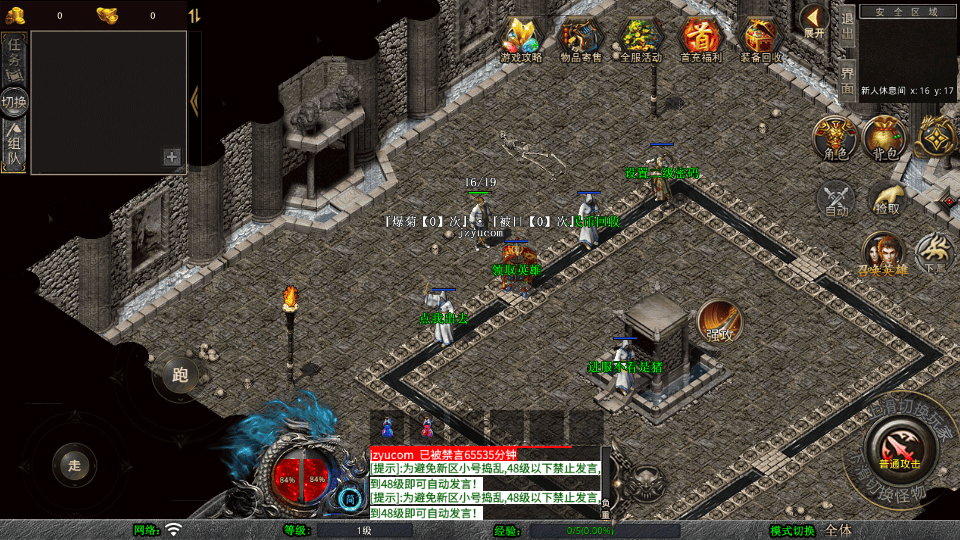Select the 组队 team tab
The width and height of the screenshot is (960, 540).
(x=15, y=146)
